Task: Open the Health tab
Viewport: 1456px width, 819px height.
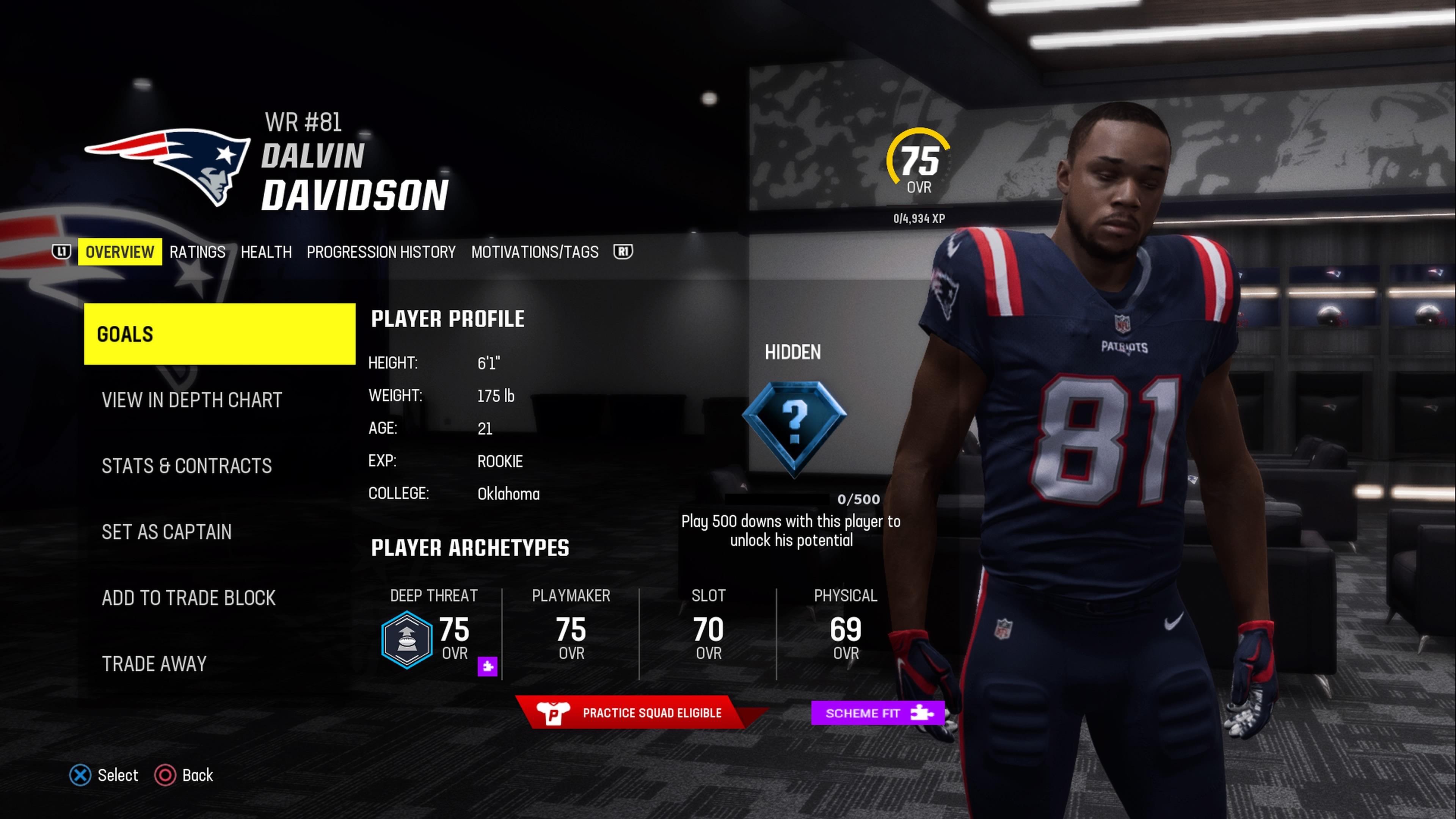Action: pos(266,252)
